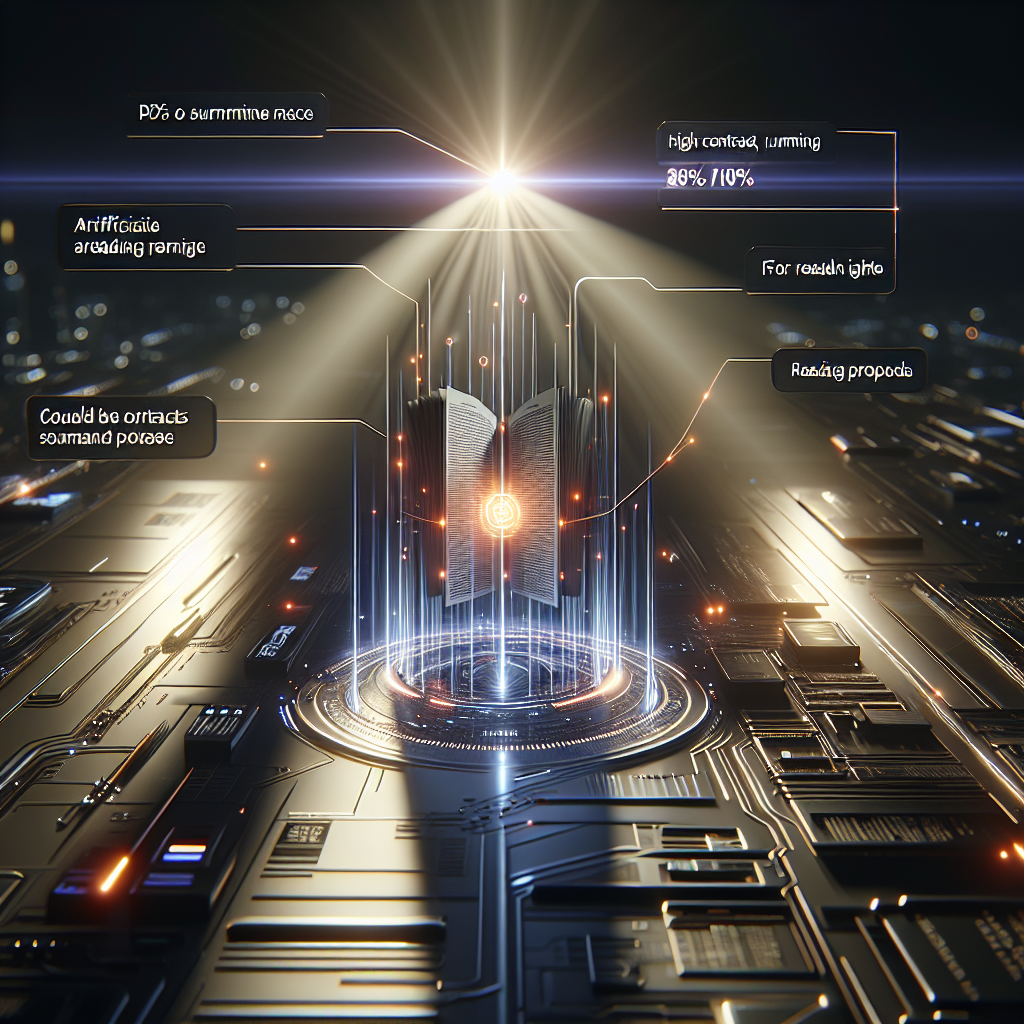
Task: Click the "For readin ighto" label box
Action: [x=819, y=269]
